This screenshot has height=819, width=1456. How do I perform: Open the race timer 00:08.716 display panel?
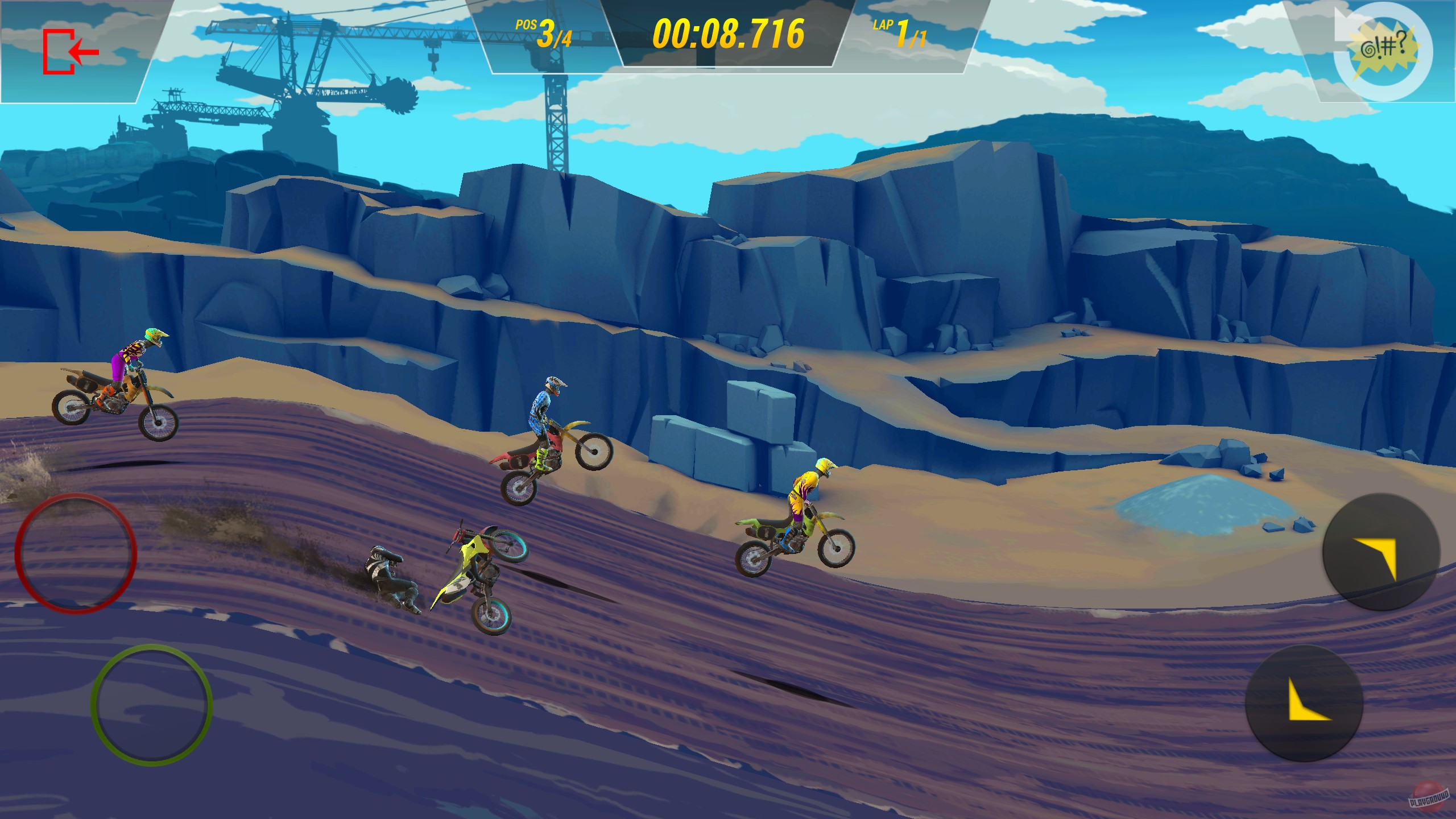point(728,34)
